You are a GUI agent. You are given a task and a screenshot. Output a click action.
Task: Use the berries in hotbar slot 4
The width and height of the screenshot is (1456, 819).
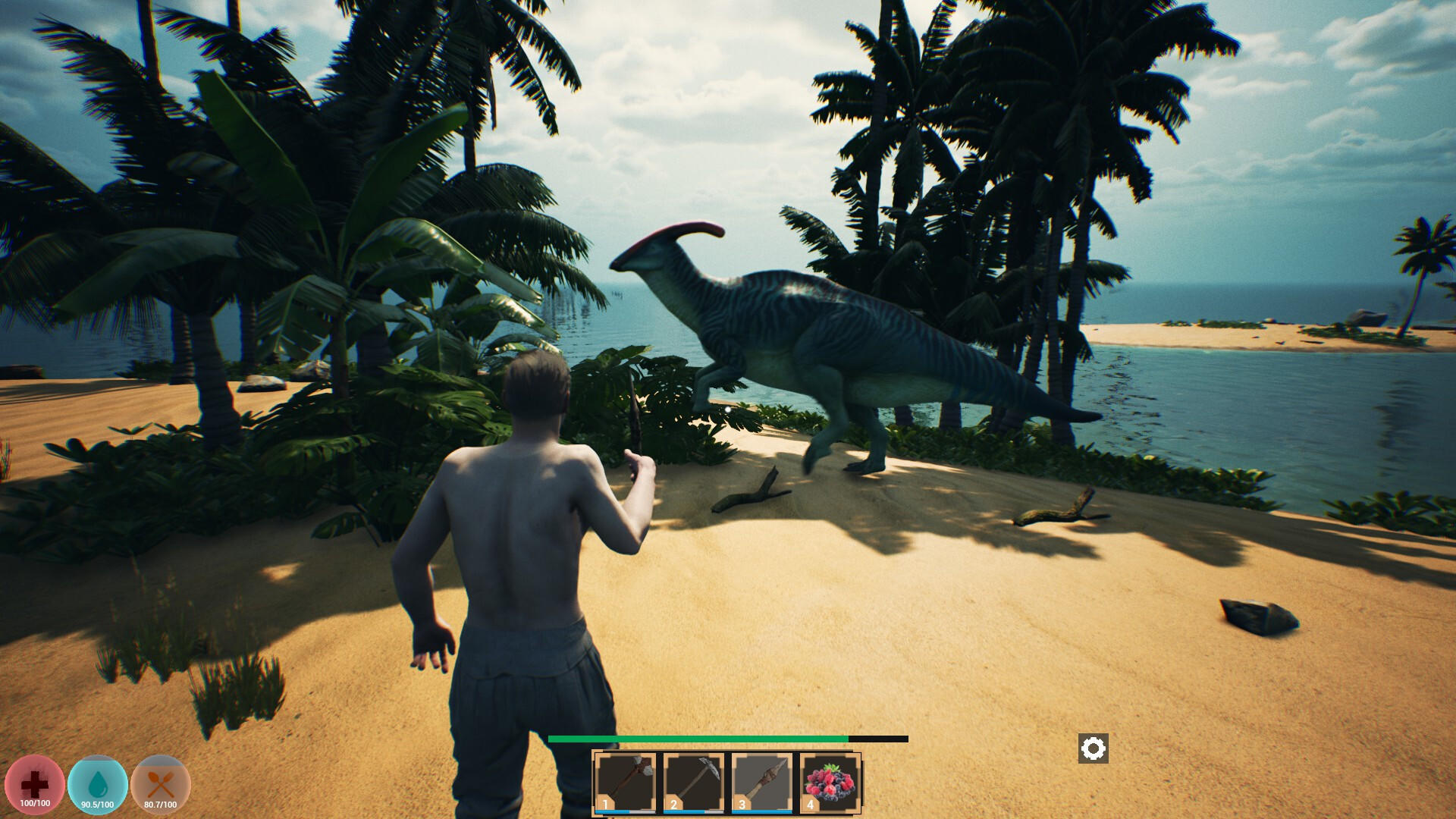click(x=830, y=782)
